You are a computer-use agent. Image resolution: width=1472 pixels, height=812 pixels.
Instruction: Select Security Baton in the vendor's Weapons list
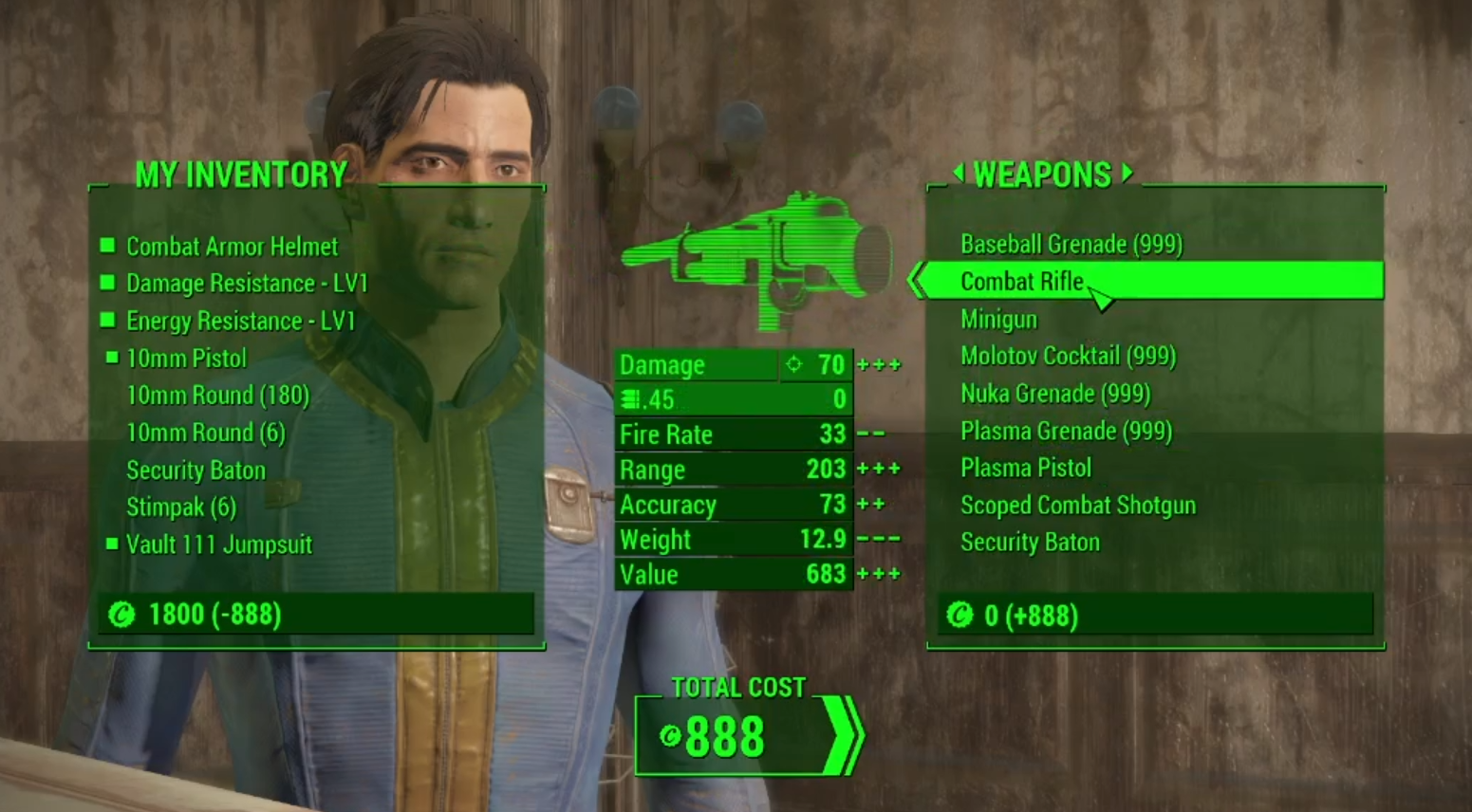click(x=1030, y=543)
